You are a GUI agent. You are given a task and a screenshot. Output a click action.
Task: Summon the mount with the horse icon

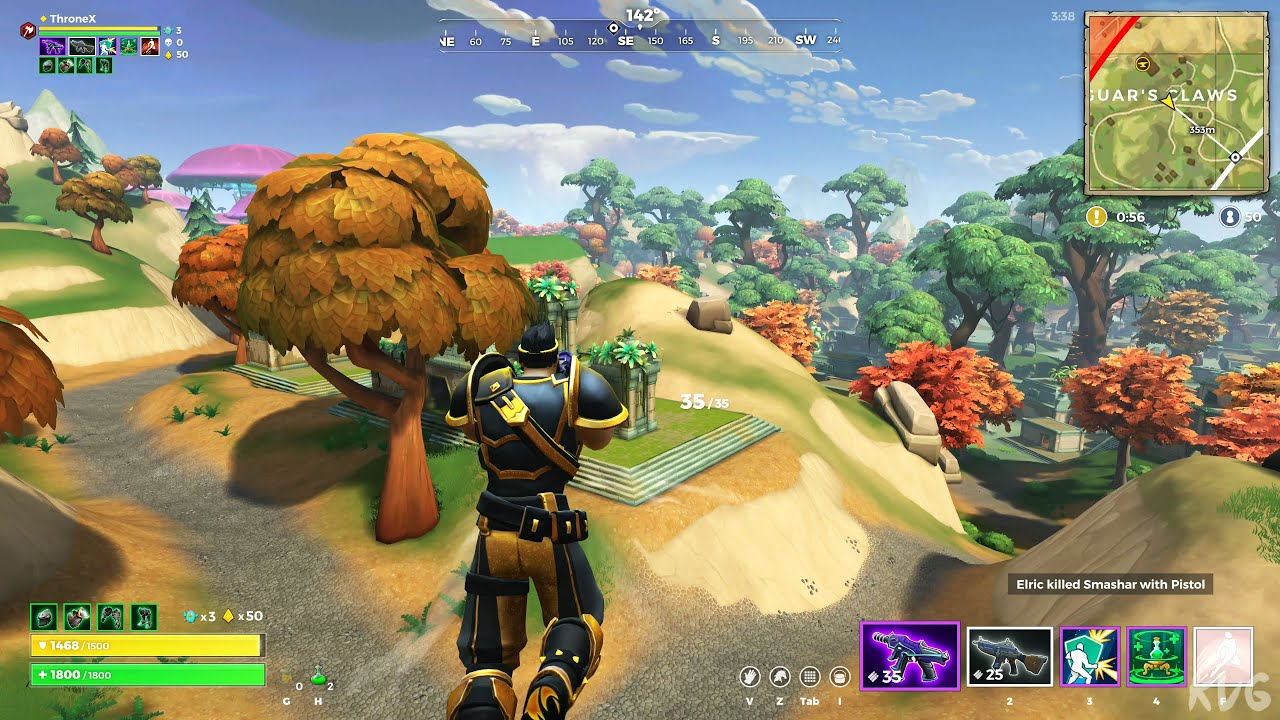(780, 677)
